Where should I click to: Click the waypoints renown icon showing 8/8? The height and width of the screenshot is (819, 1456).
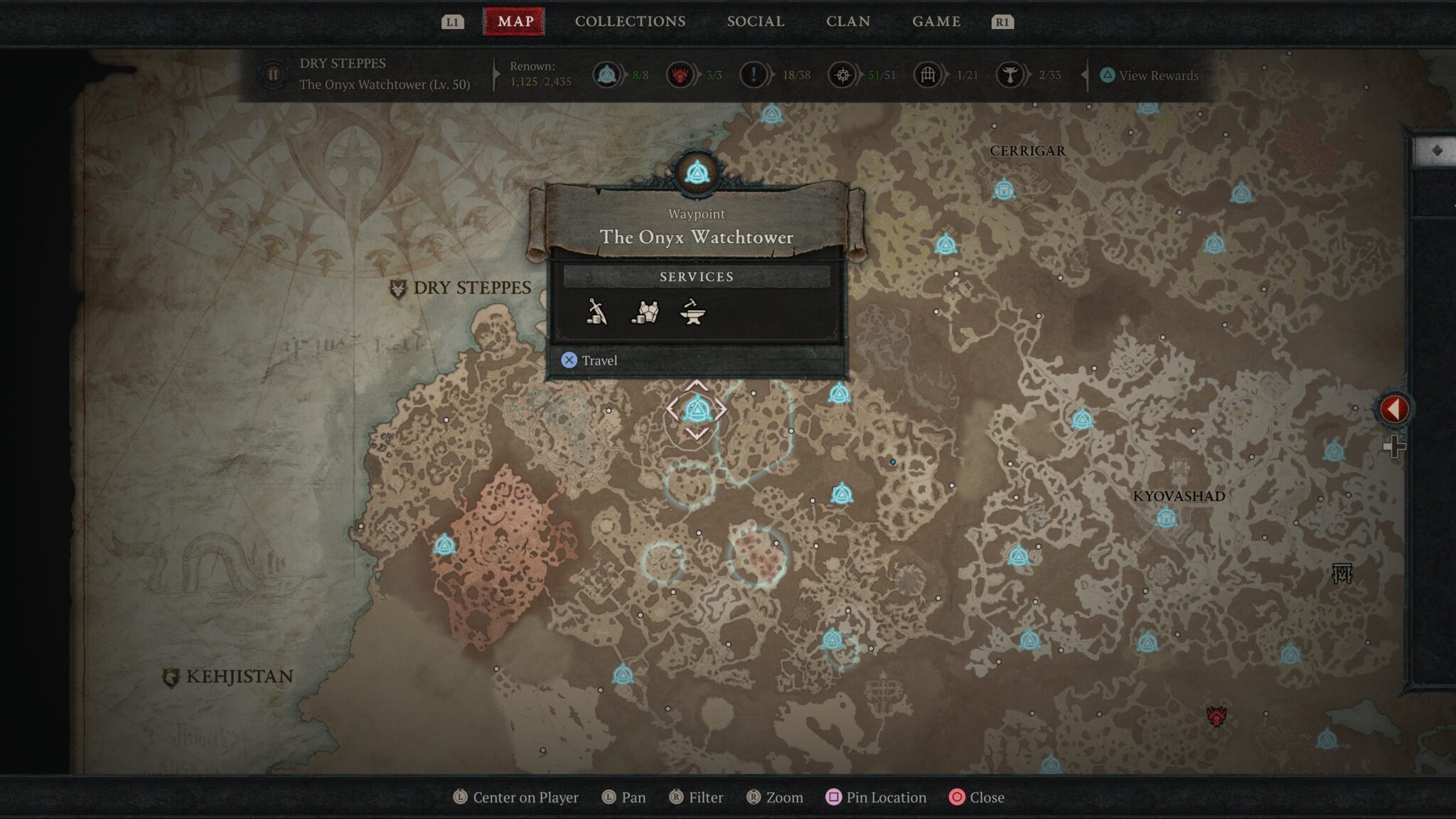click(x=606, y=74)
